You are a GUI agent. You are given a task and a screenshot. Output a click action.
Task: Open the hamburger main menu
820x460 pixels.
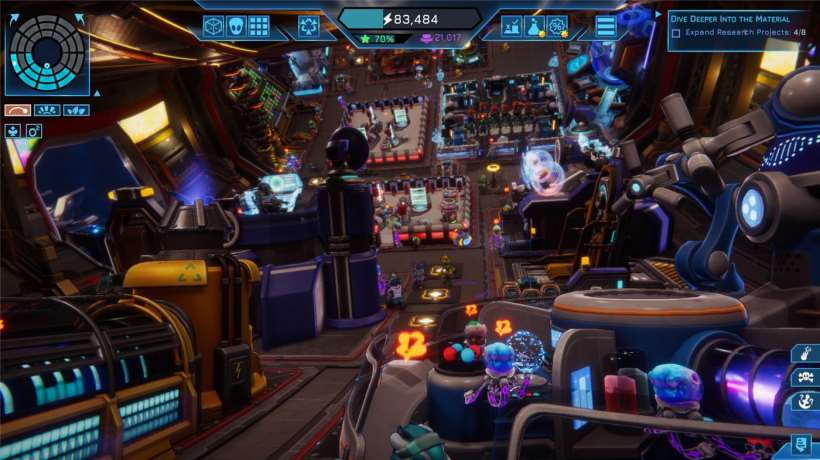[x=606, y=26]
